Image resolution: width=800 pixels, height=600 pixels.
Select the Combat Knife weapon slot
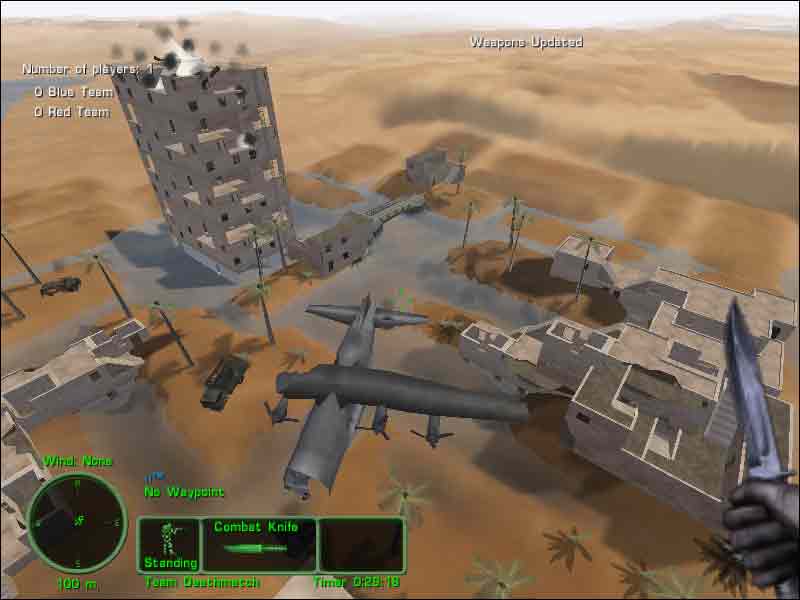point(259,545)
